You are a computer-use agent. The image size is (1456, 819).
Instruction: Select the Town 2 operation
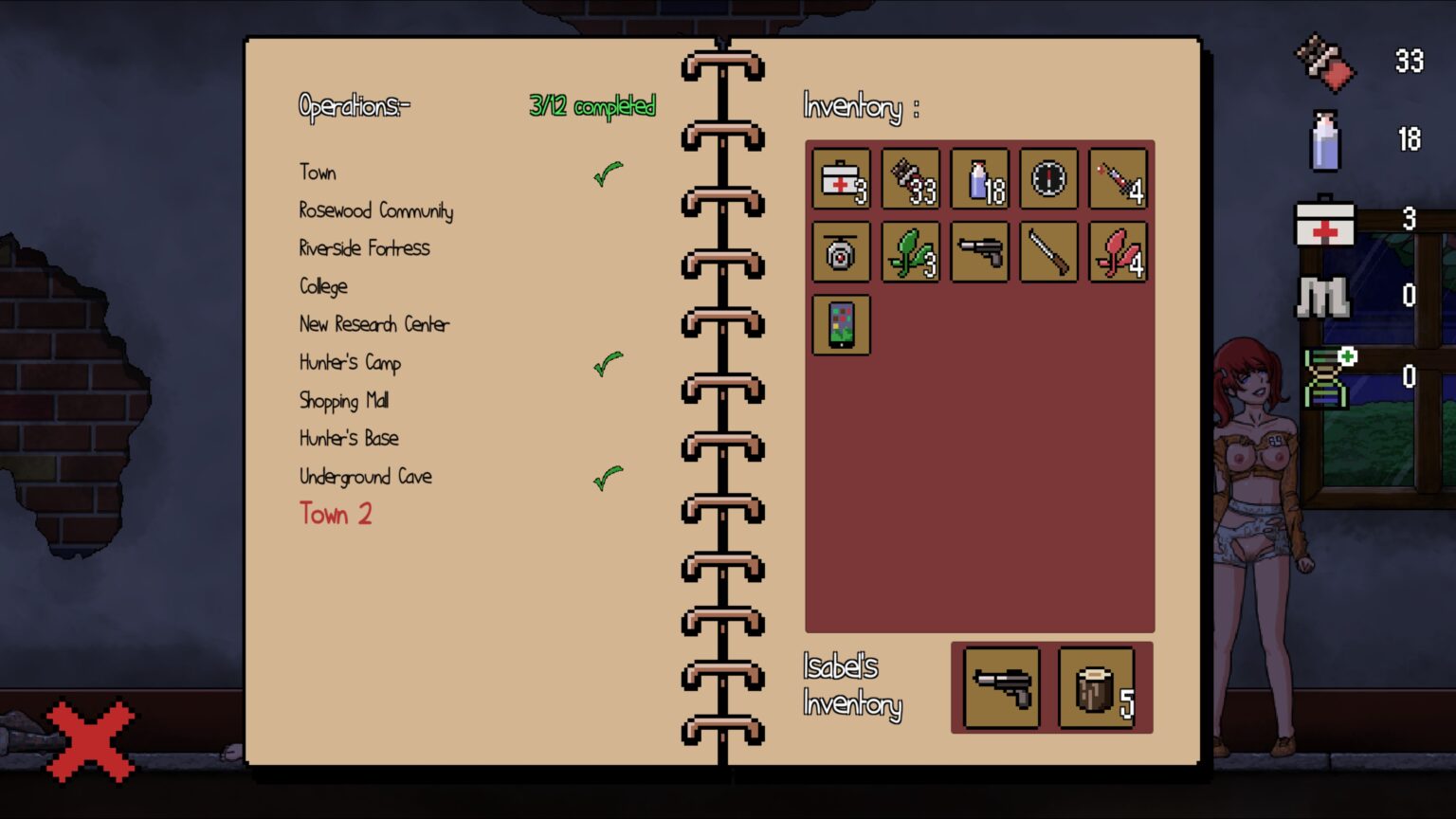click(x=337, y=513)
